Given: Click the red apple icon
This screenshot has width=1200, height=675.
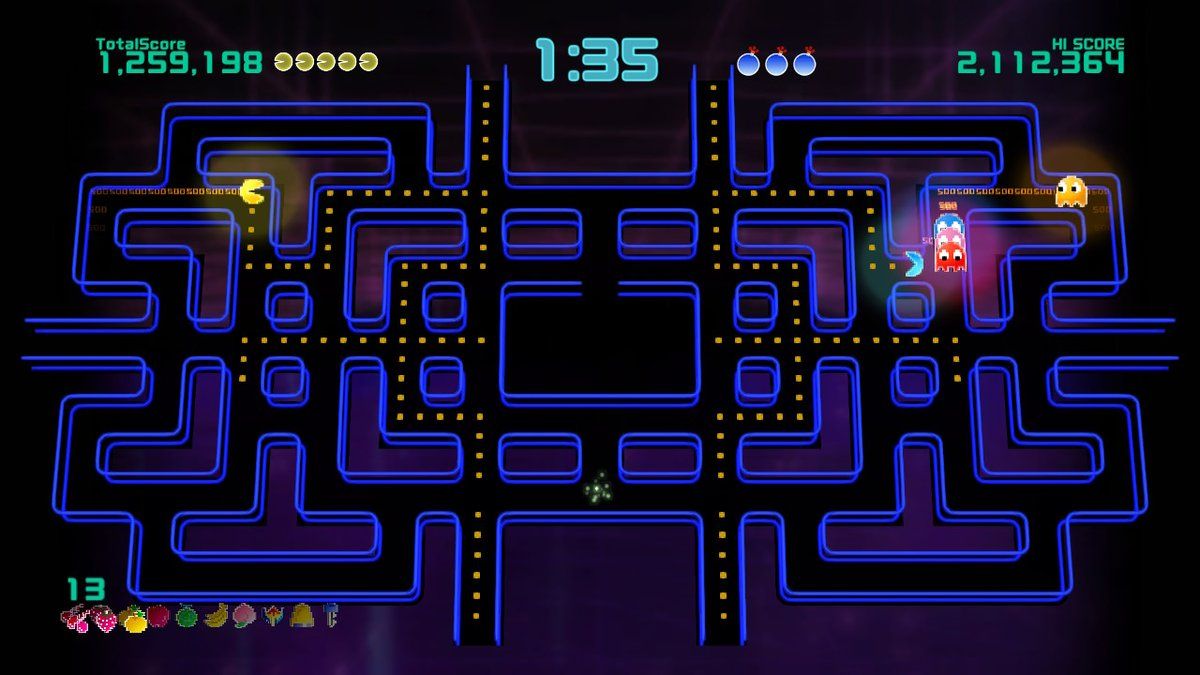Looking at the screenshot, I should click(x=159, y=615).
